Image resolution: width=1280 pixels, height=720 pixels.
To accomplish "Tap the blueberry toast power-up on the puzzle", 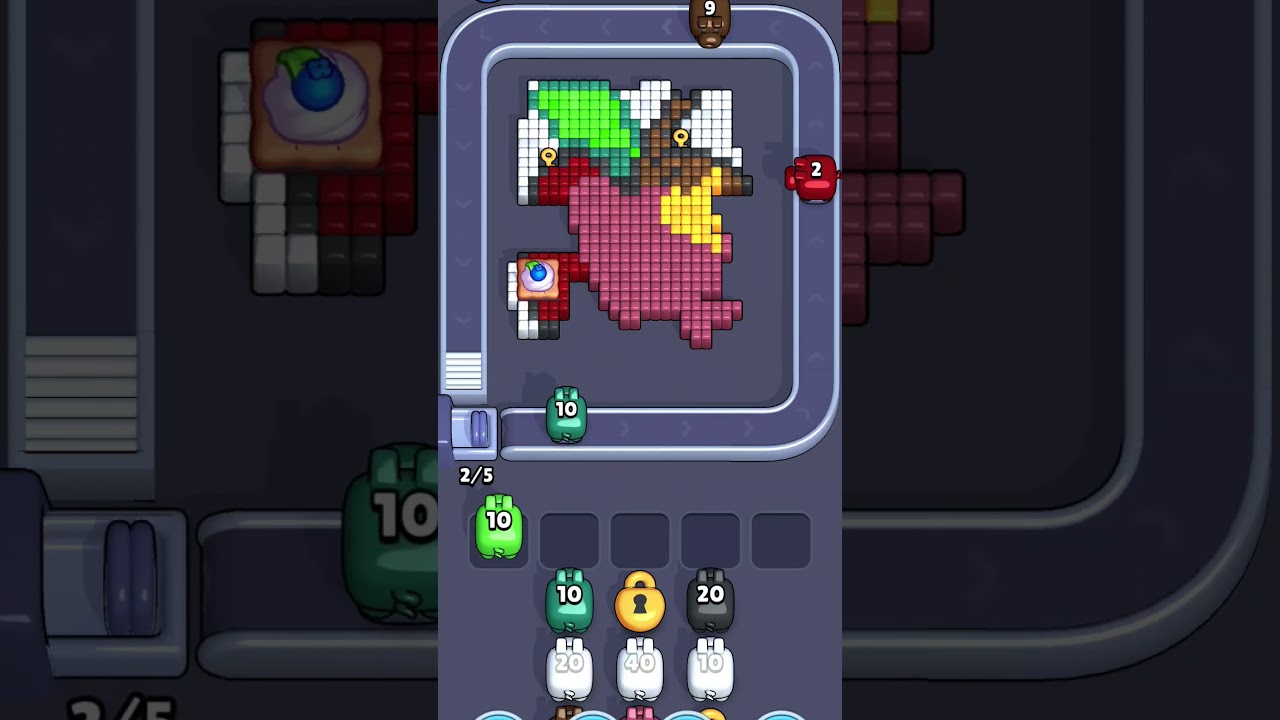I will [537, 277].
